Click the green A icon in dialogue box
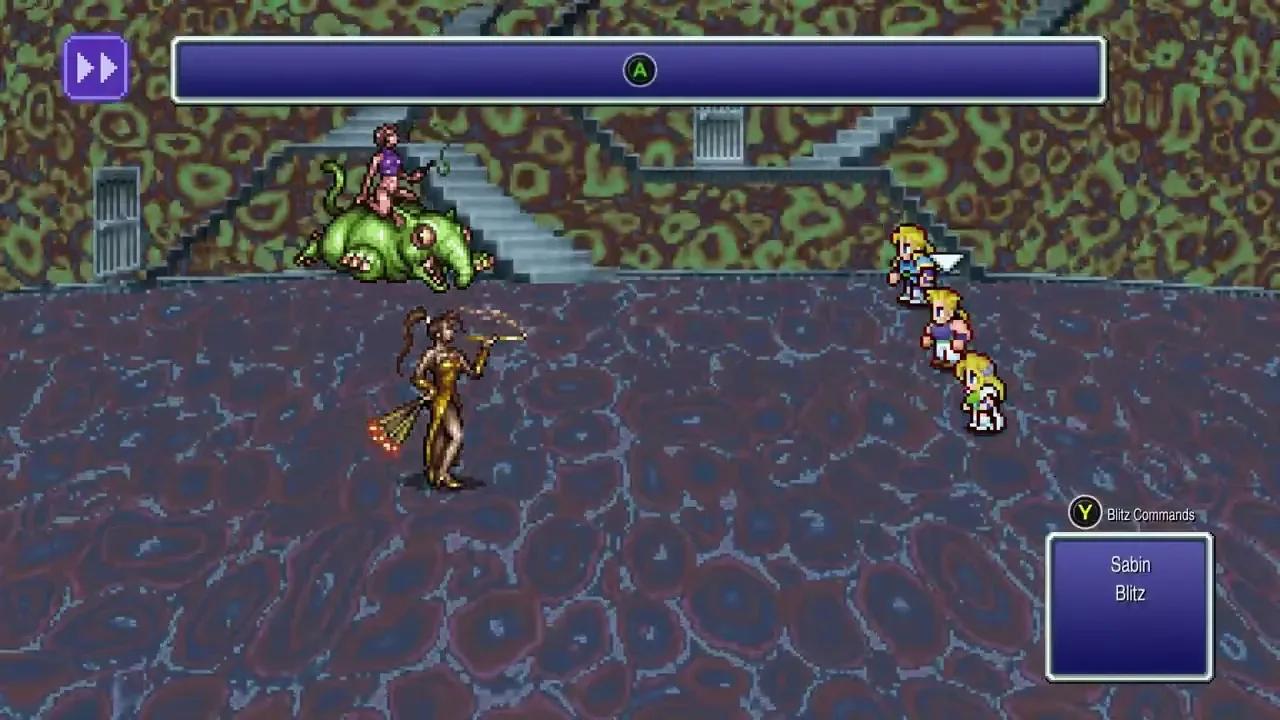This screenshot has width=1280, height=720. pos(639,70)
